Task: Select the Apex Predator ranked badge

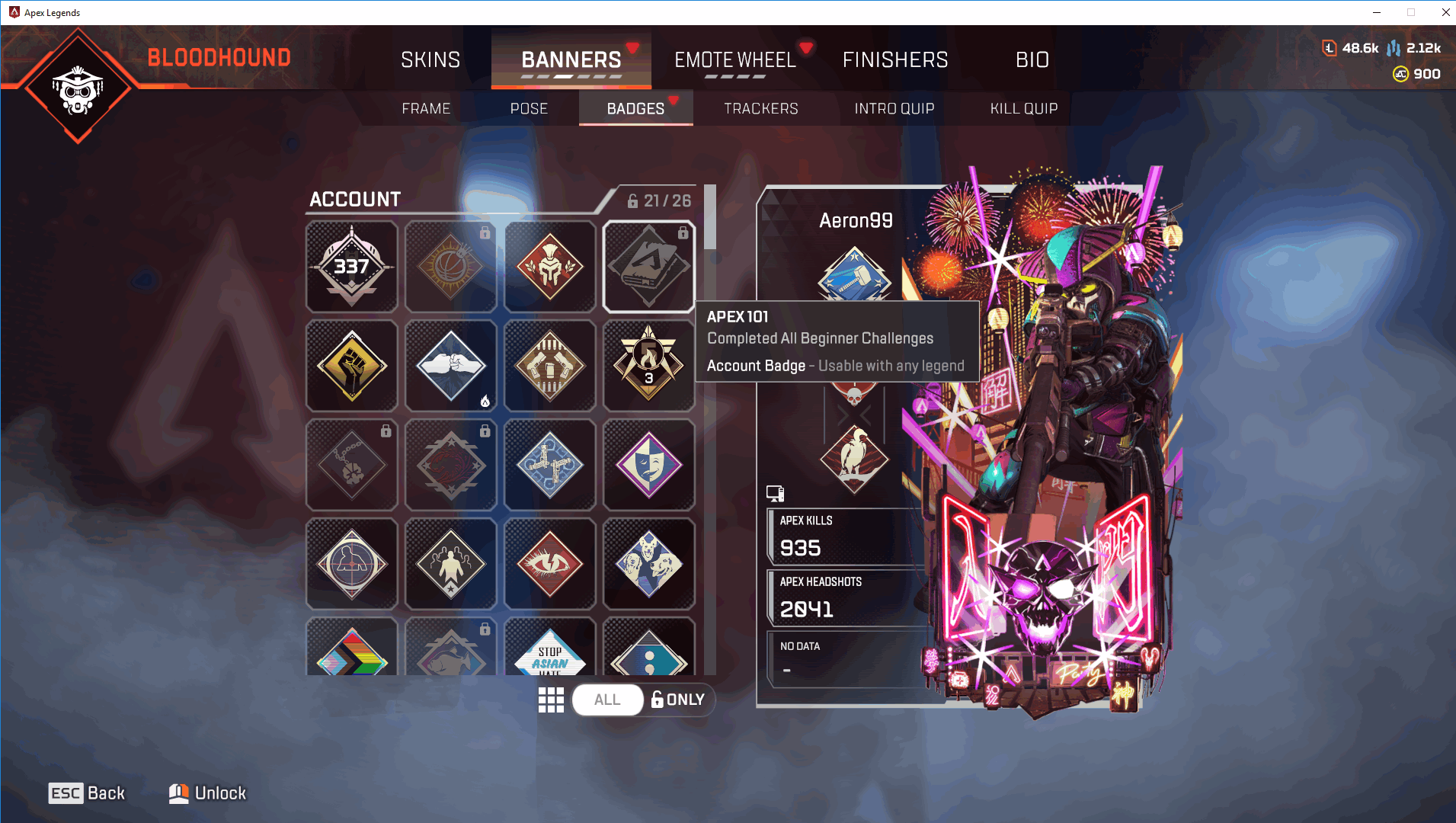Action: [x=648, y=366]
